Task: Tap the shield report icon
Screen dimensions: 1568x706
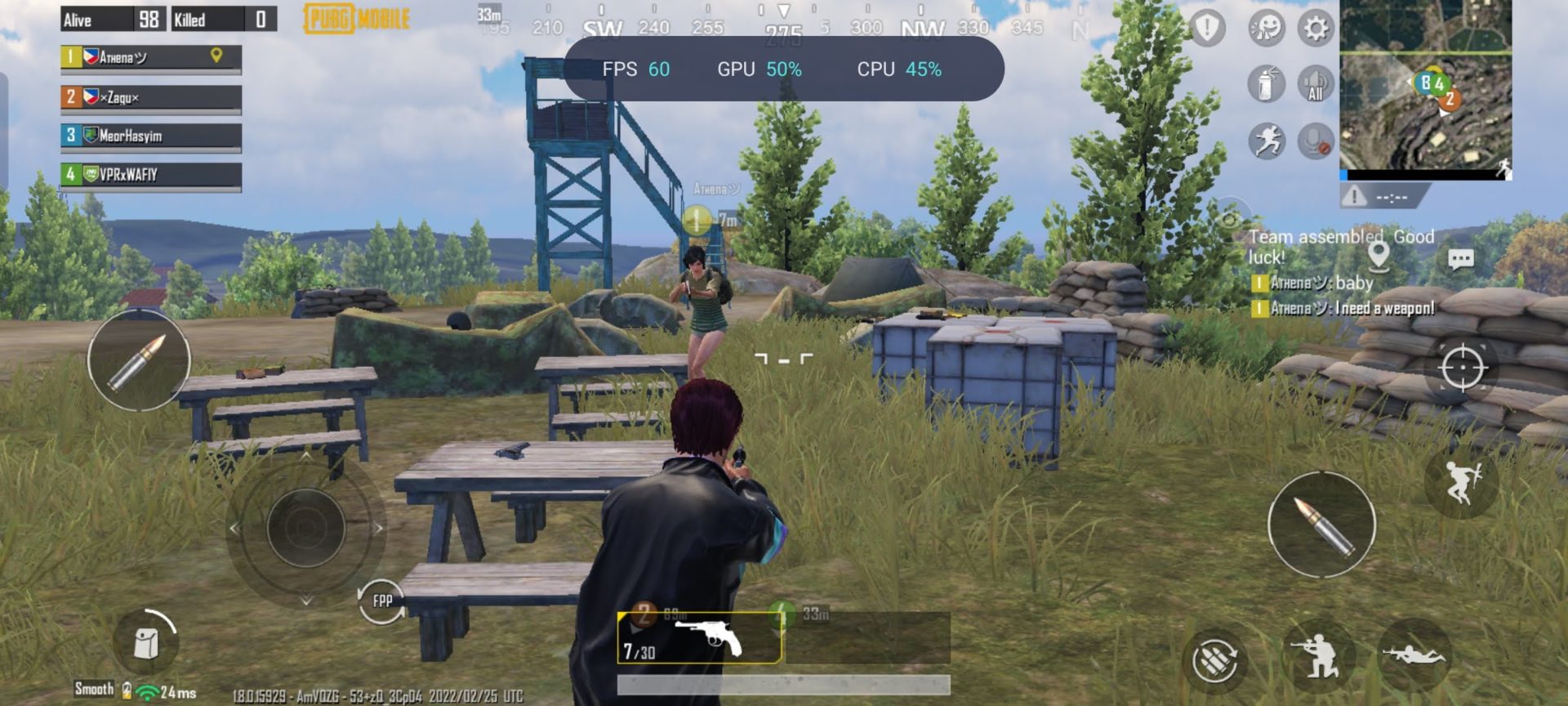Action: [x=1206, y=29]
